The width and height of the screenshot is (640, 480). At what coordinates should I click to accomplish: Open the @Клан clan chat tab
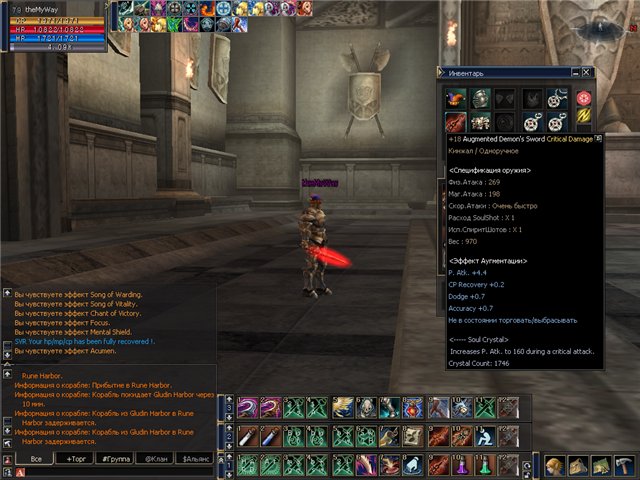156,457
